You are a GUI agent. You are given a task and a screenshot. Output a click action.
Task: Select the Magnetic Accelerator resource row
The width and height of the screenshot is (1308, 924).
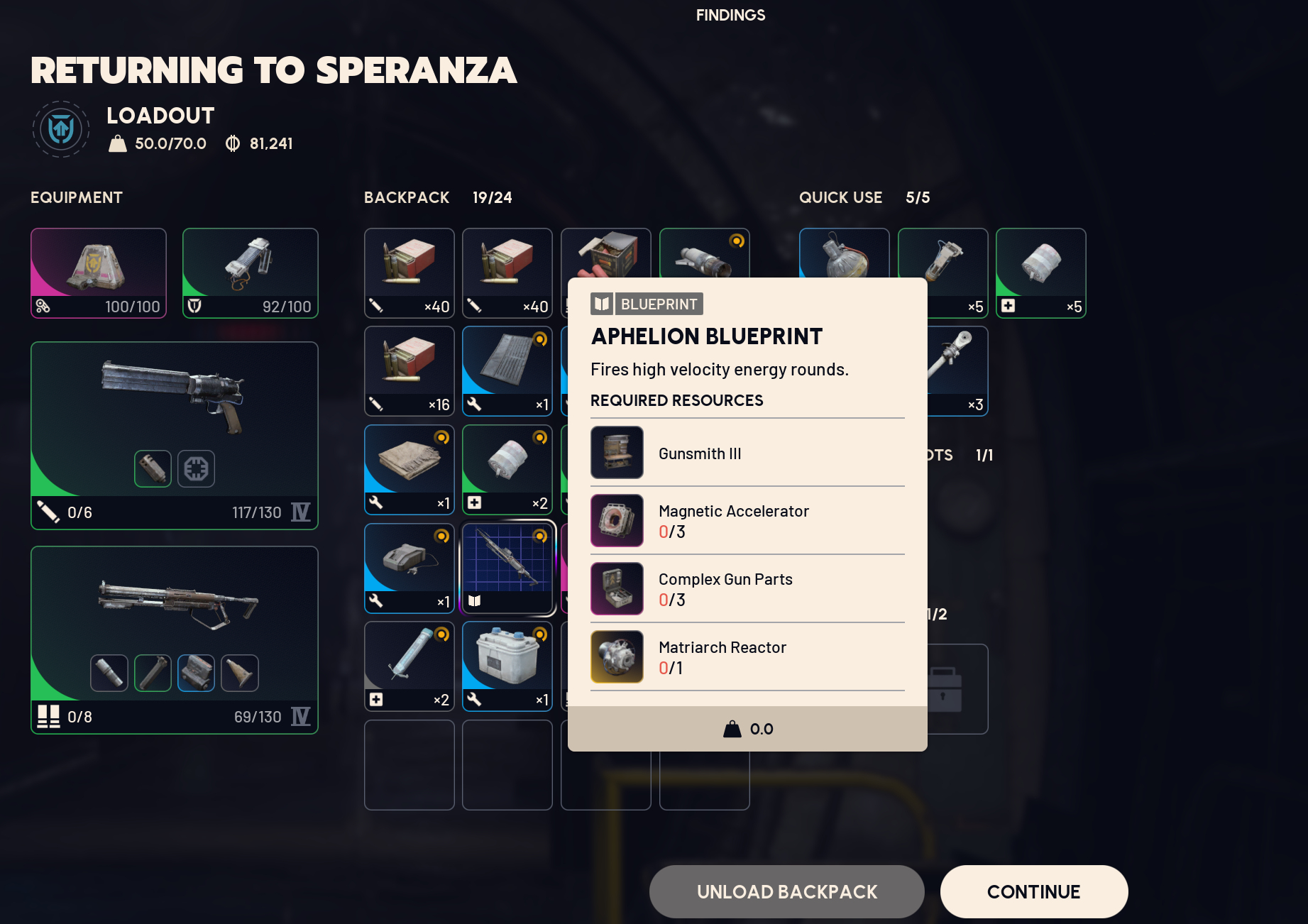[x=747, y=521]
